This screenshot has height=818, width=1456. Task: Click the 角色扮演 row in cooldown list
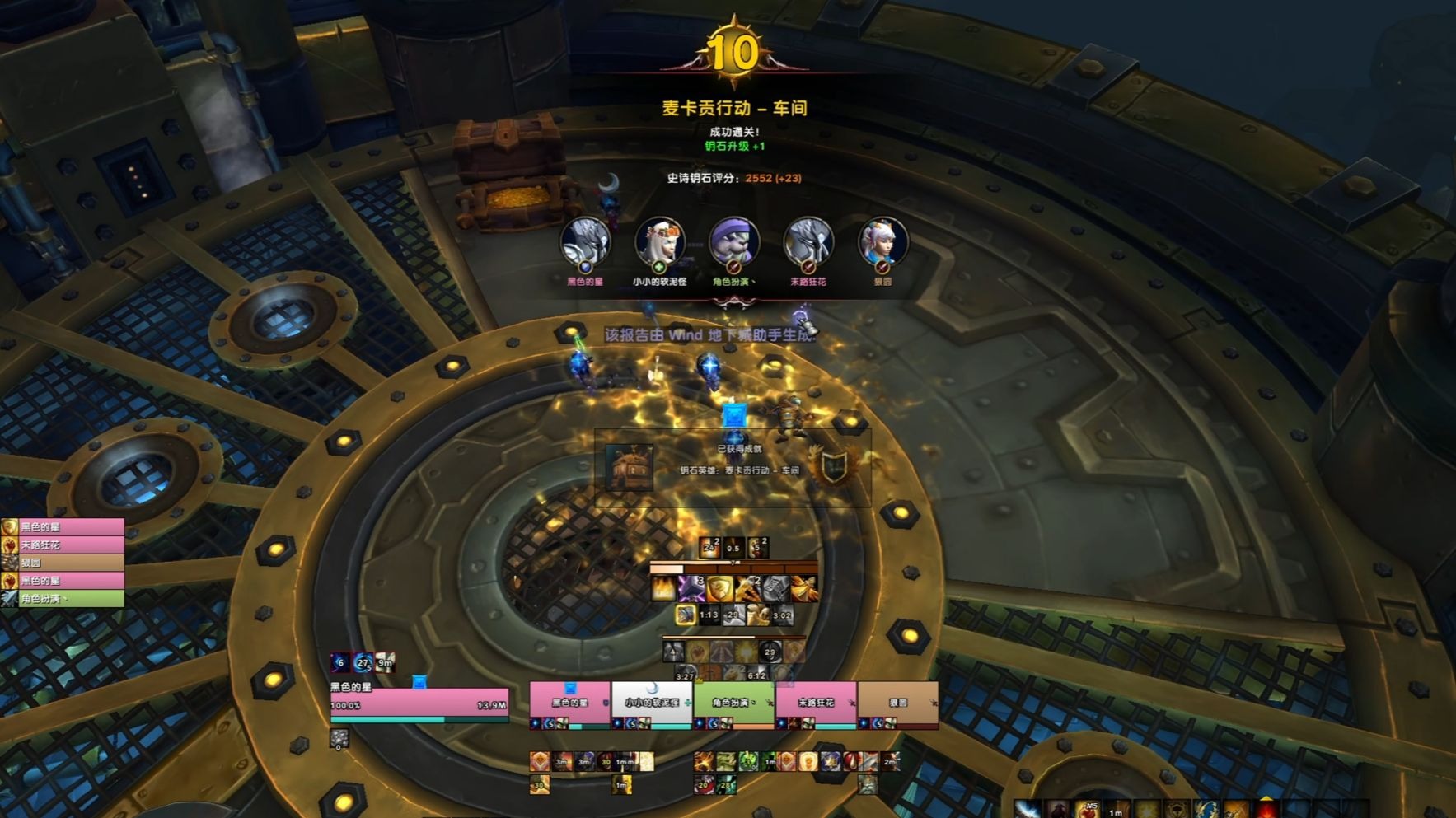tap(63, 599)
